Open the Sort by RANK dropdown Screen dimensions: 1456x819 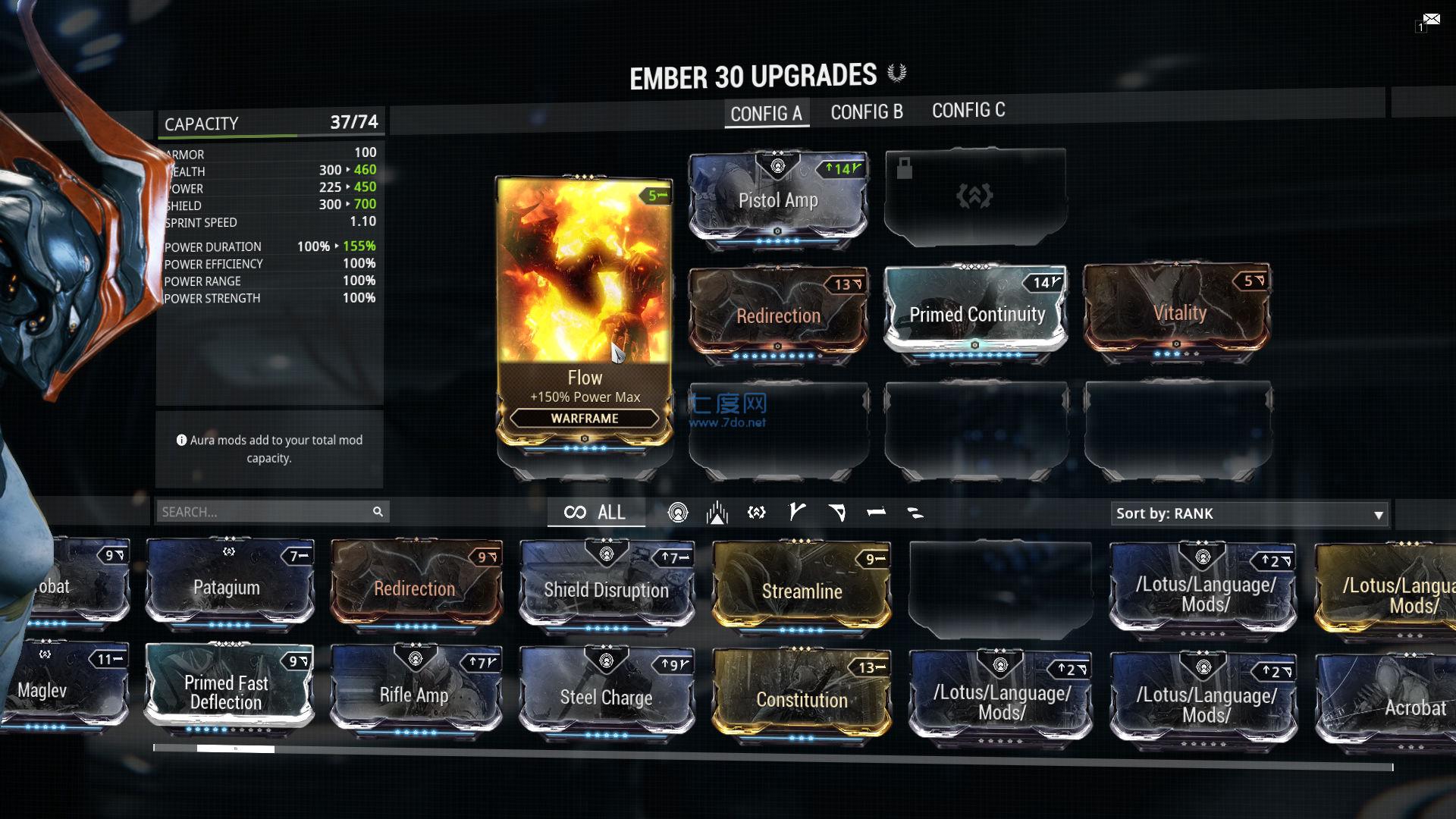coord(1248,513)
